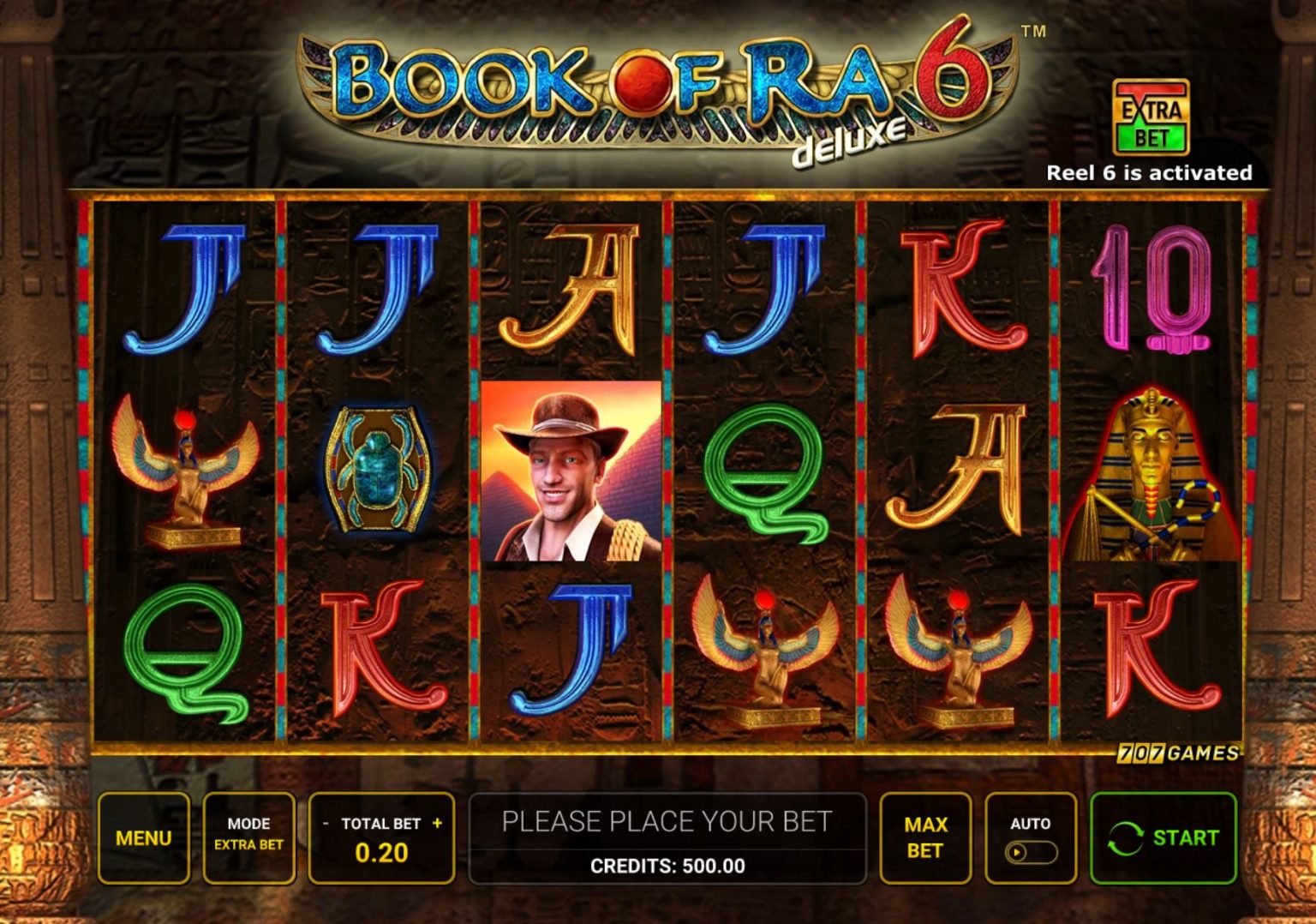Change the Mode Extra Bet setting
The image size is (1316, 924).
pyautogui.click(x=248, y=837)
